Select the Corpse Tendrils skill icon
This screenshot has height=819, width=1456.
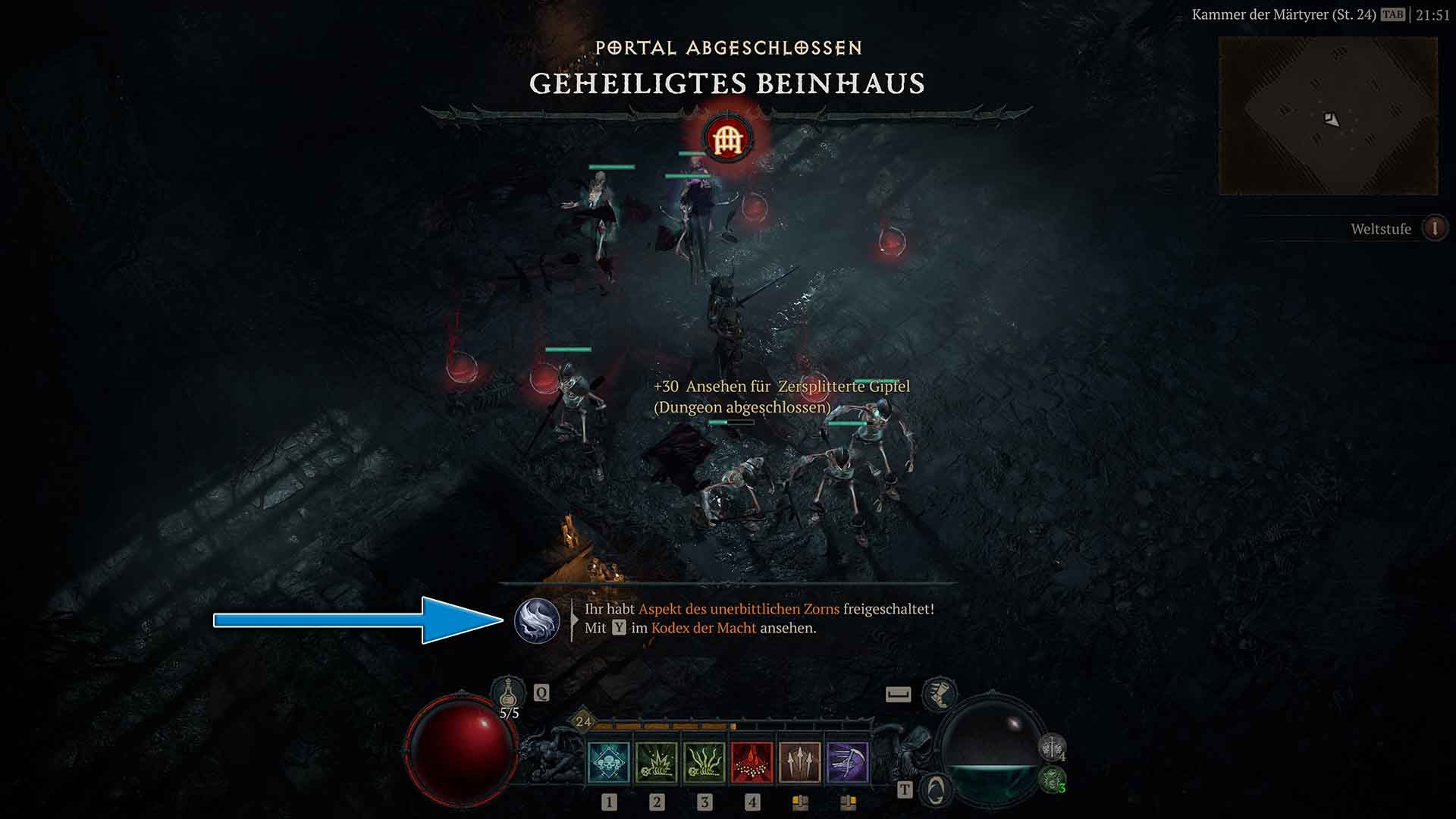[705, 761]
